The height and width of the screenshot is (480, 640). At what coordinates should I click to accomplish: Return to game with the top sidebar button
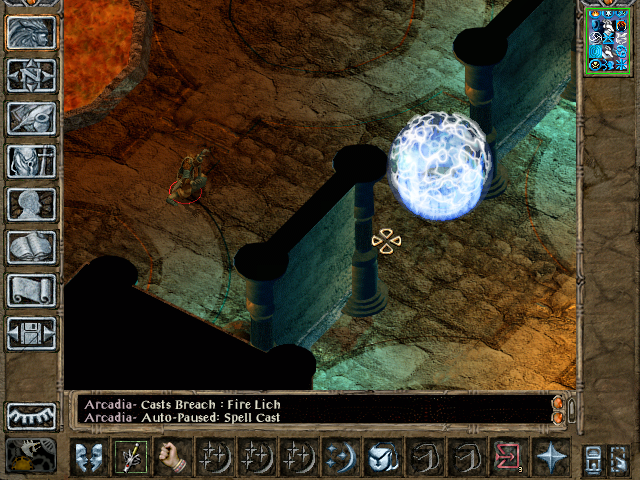click(x=31, y=32)
